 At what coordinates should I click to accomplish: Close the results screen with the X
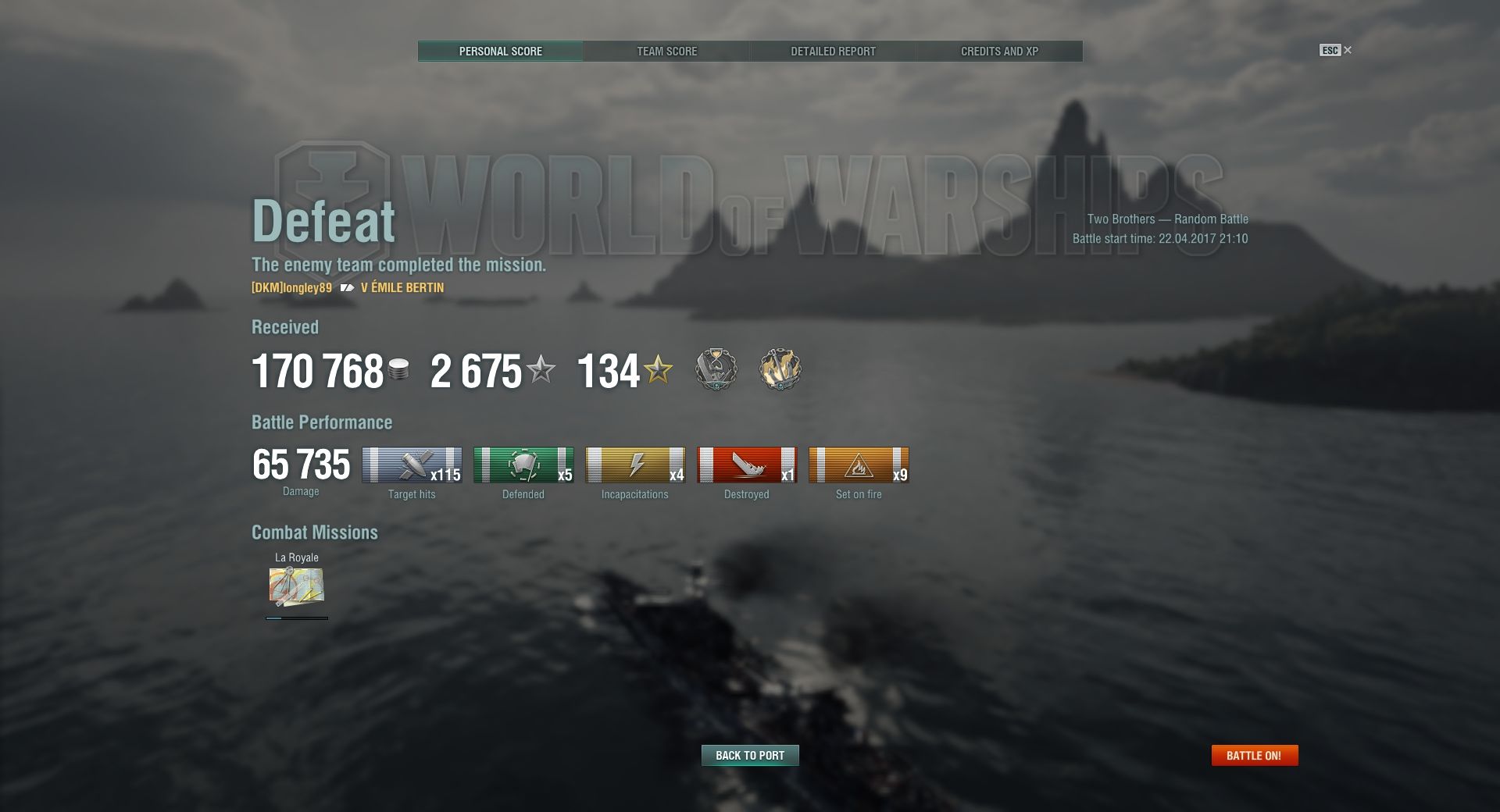1348,50
